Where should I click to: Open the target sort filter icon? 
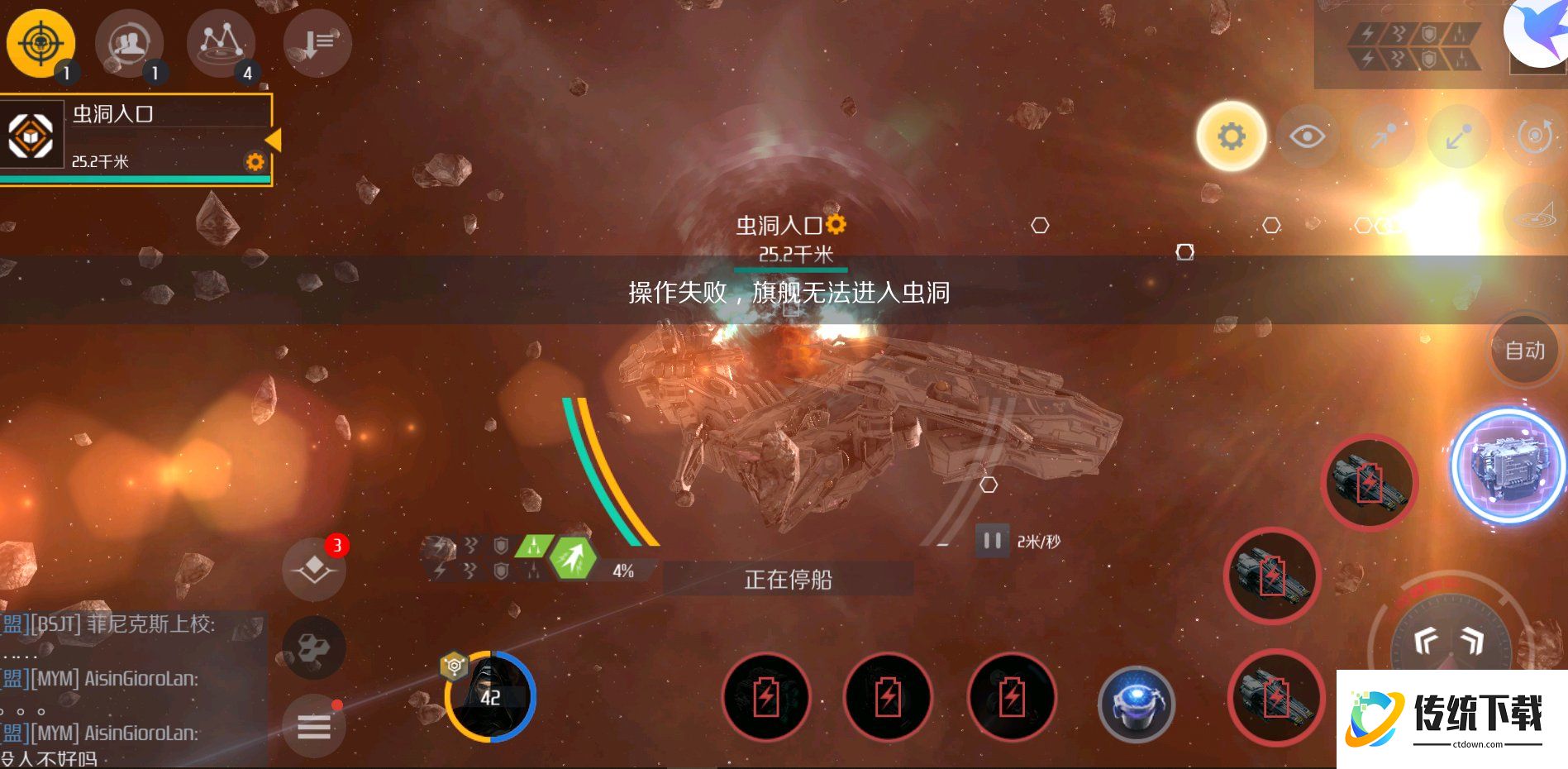(317, 43)
